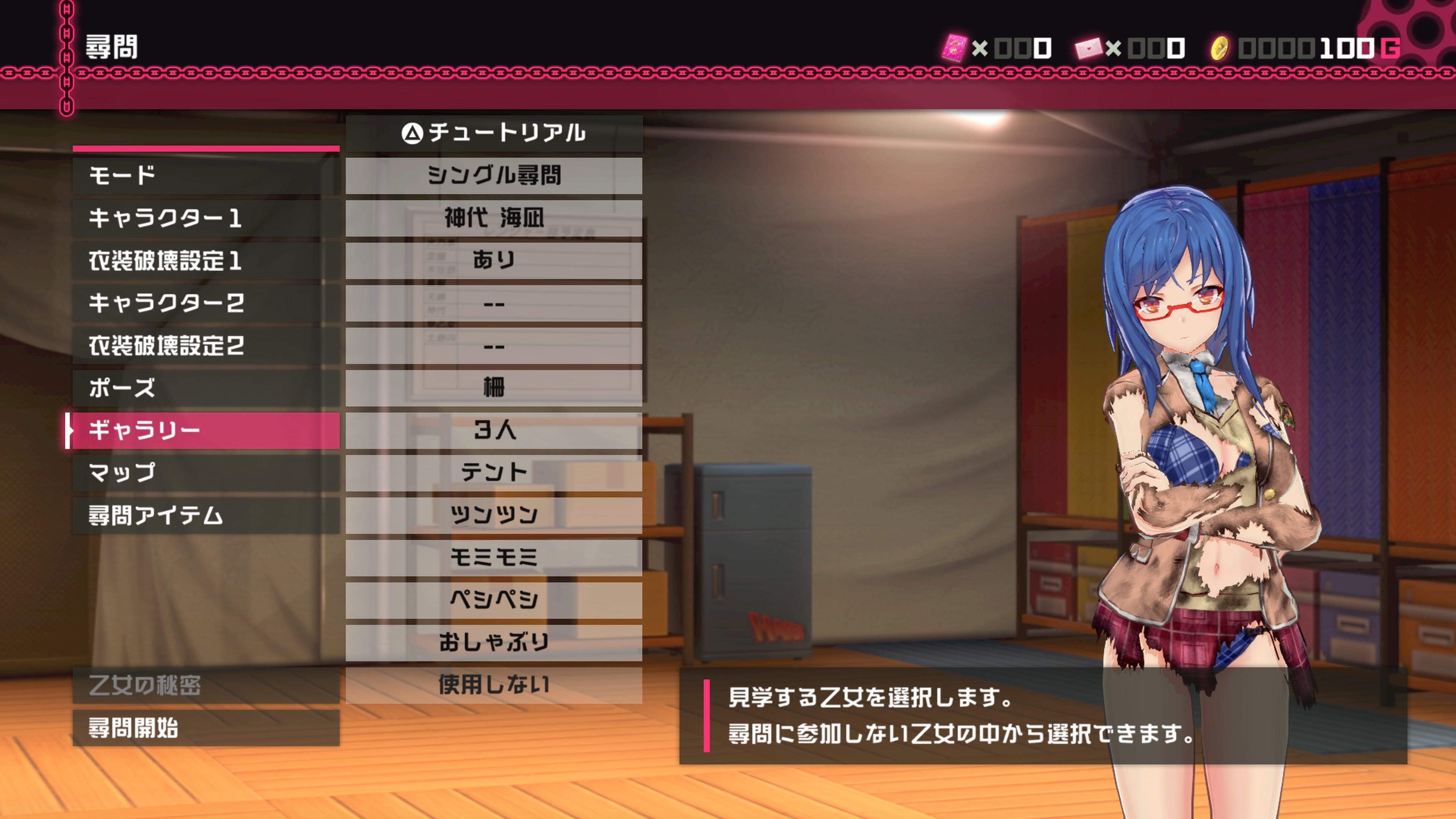Click the 尋問開始 start button

206,728
